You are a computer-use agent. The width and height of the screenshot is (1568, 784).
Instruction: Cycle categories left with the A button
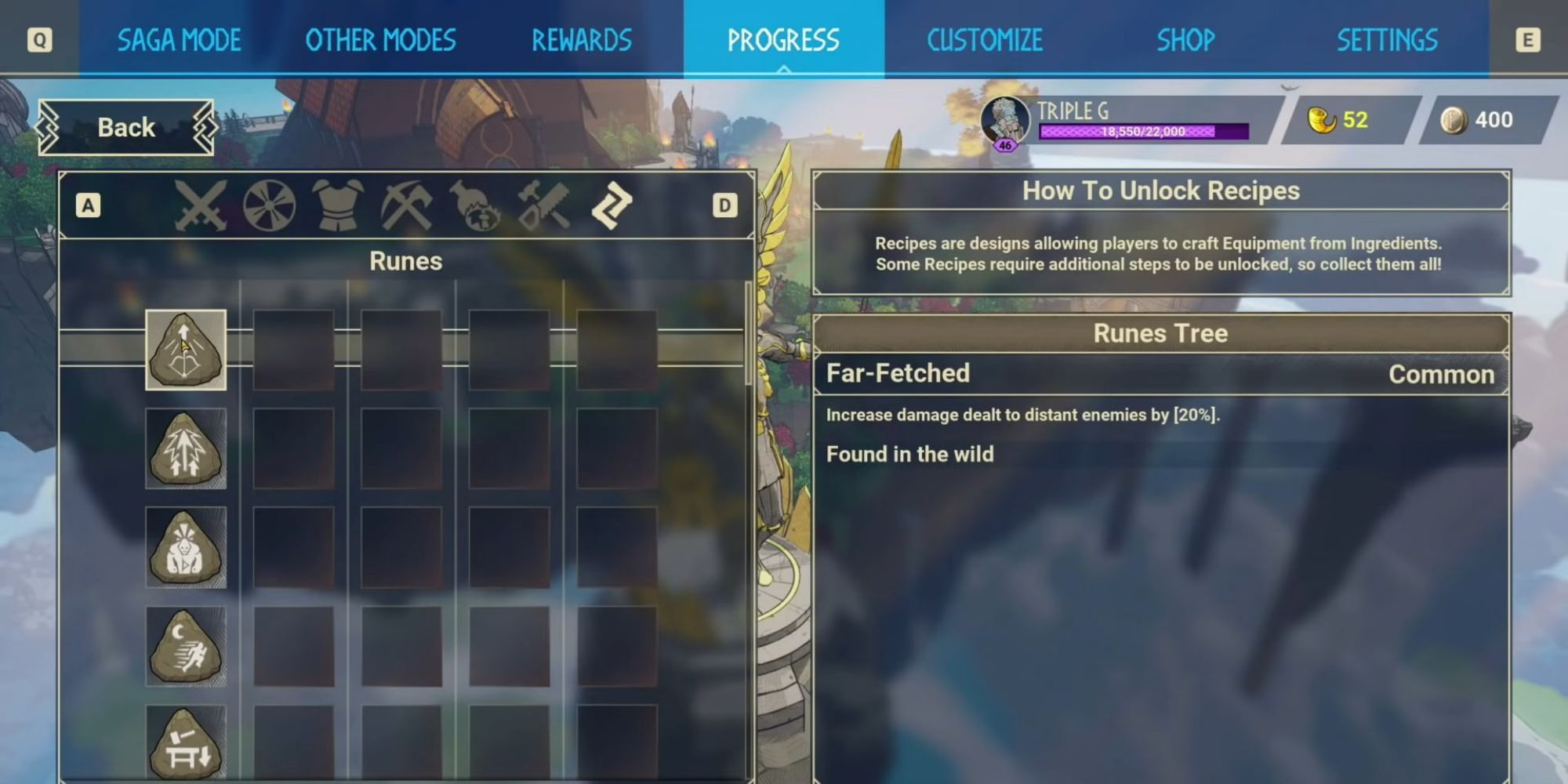(x=89, y=204)
